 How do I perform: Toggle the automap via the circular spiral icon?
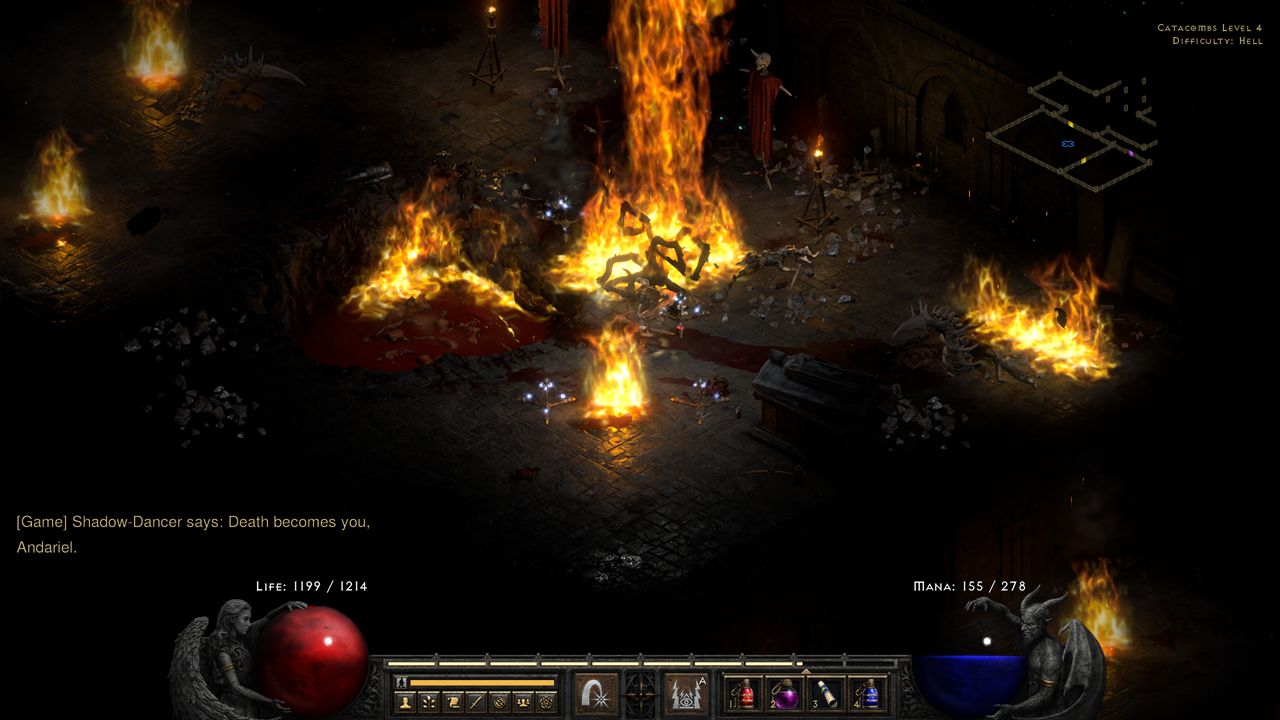pyautogui.click(x=500, y=701)
